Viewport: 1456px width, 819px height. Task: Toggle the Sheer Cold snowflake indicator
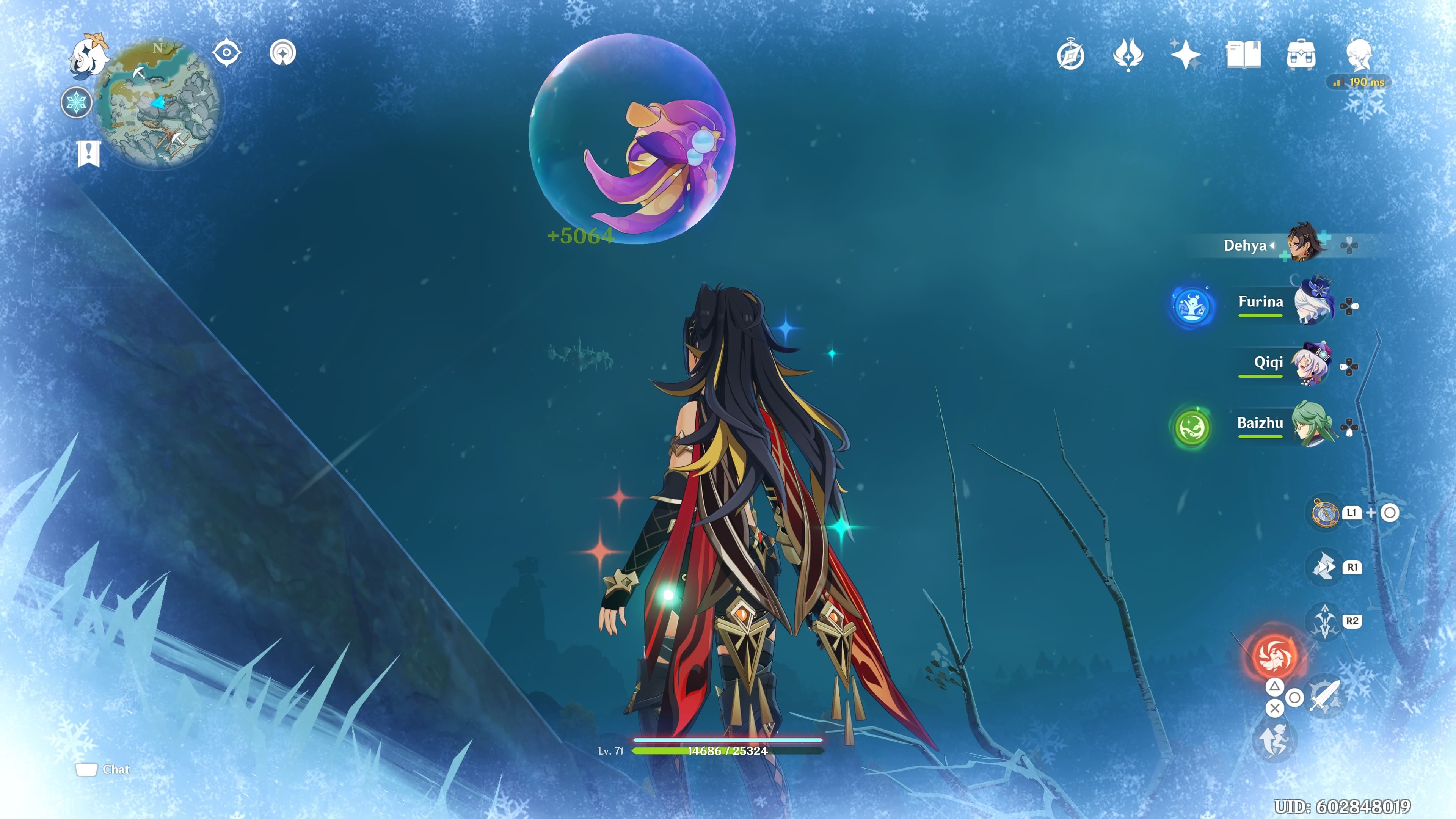tap(77, 102)
